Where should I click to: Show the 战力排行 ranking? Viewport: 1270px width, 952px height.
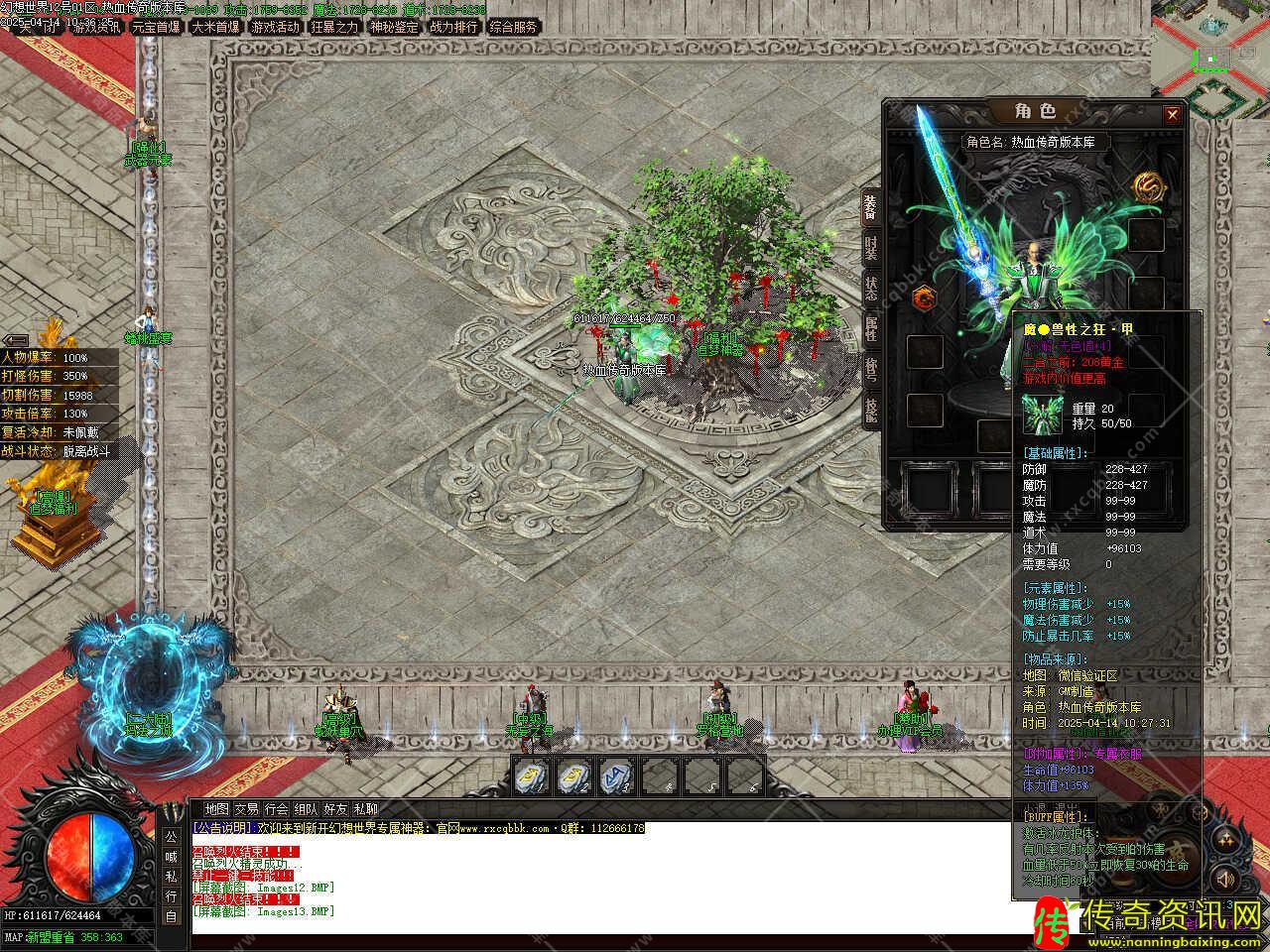pyautogui.click(x=453, y=27)
